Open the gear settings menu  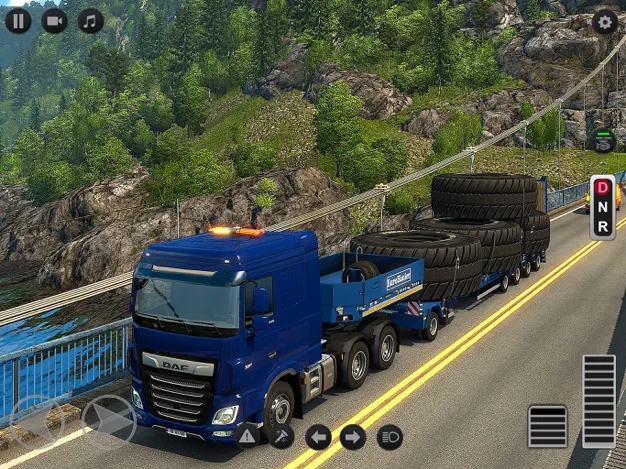click(x=604, y=21)
